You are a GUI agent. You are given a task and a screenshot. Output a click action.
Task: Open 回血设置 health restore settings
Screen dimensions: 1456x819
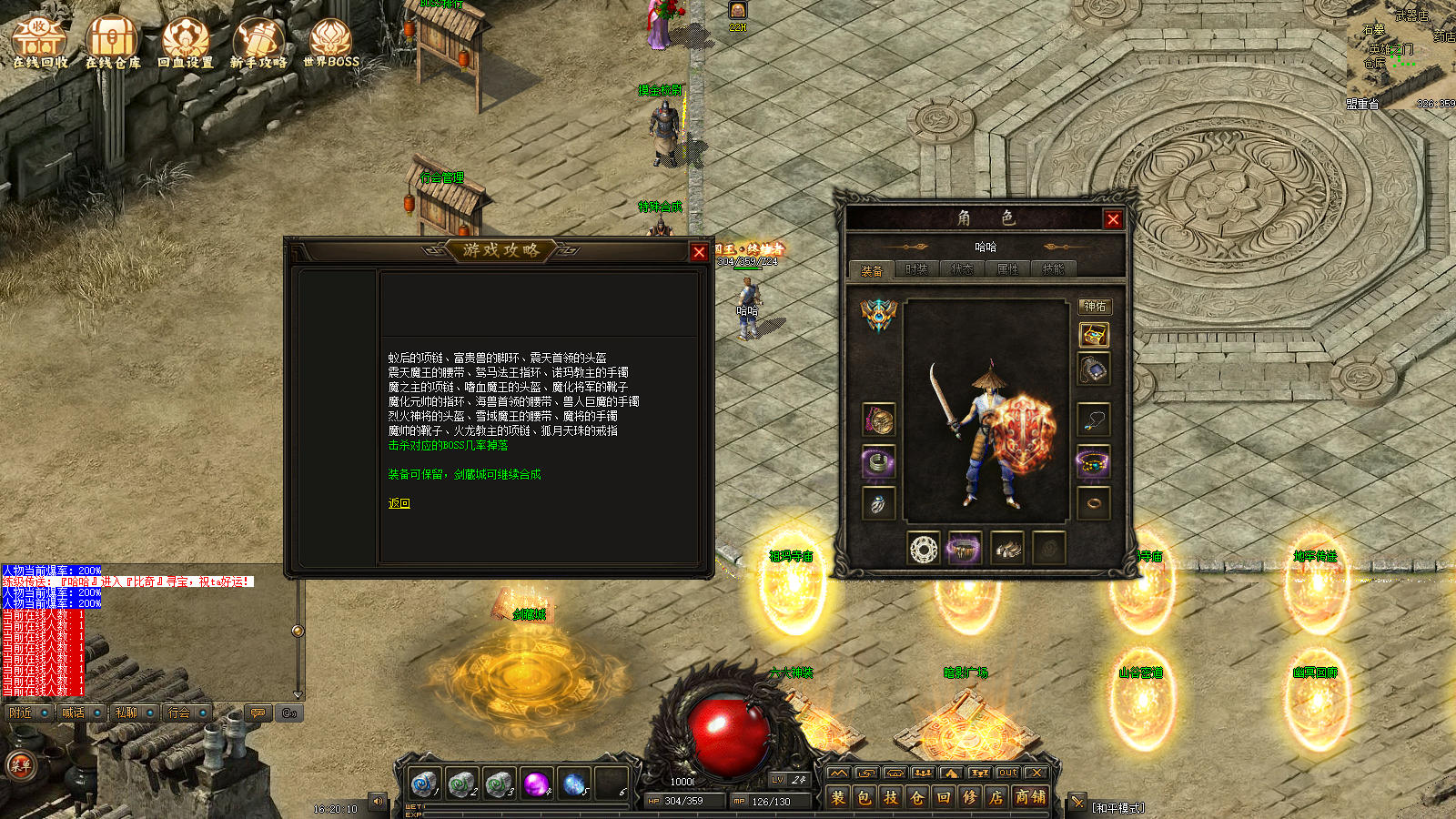pos(186,43)
